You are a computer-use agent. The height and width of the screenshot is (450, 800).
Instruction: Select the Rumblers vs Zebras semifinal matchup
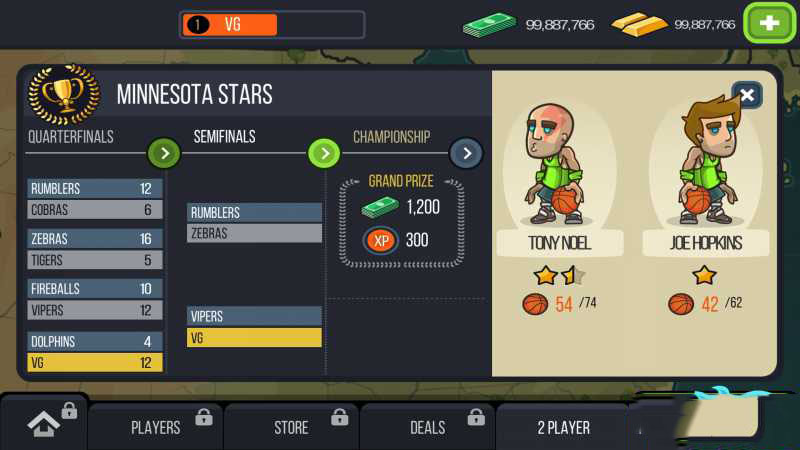click(254, 223)
